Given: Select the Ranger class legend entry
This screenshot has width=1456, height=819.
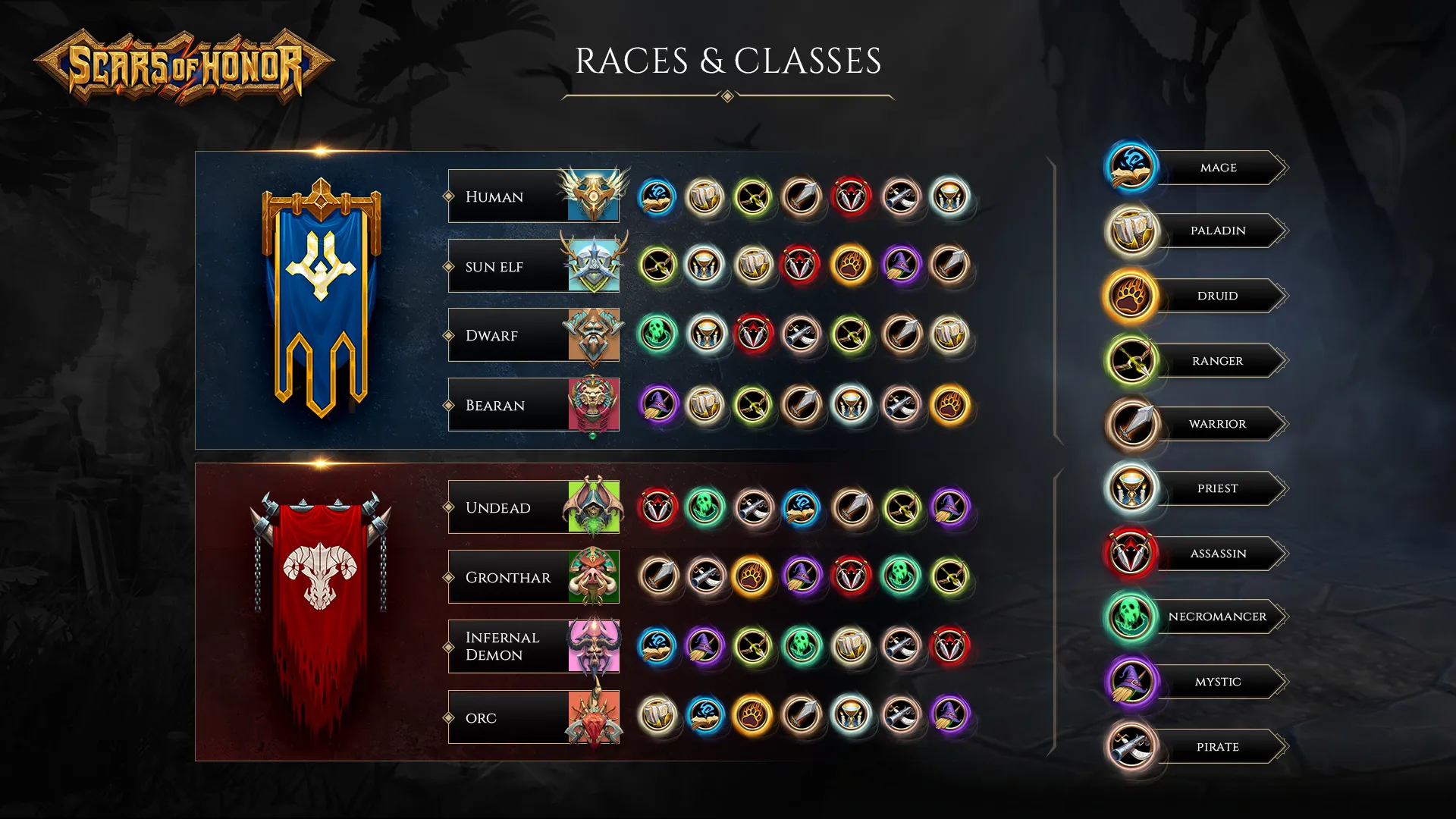Looking at the screenshot, I should point(1218,361).
